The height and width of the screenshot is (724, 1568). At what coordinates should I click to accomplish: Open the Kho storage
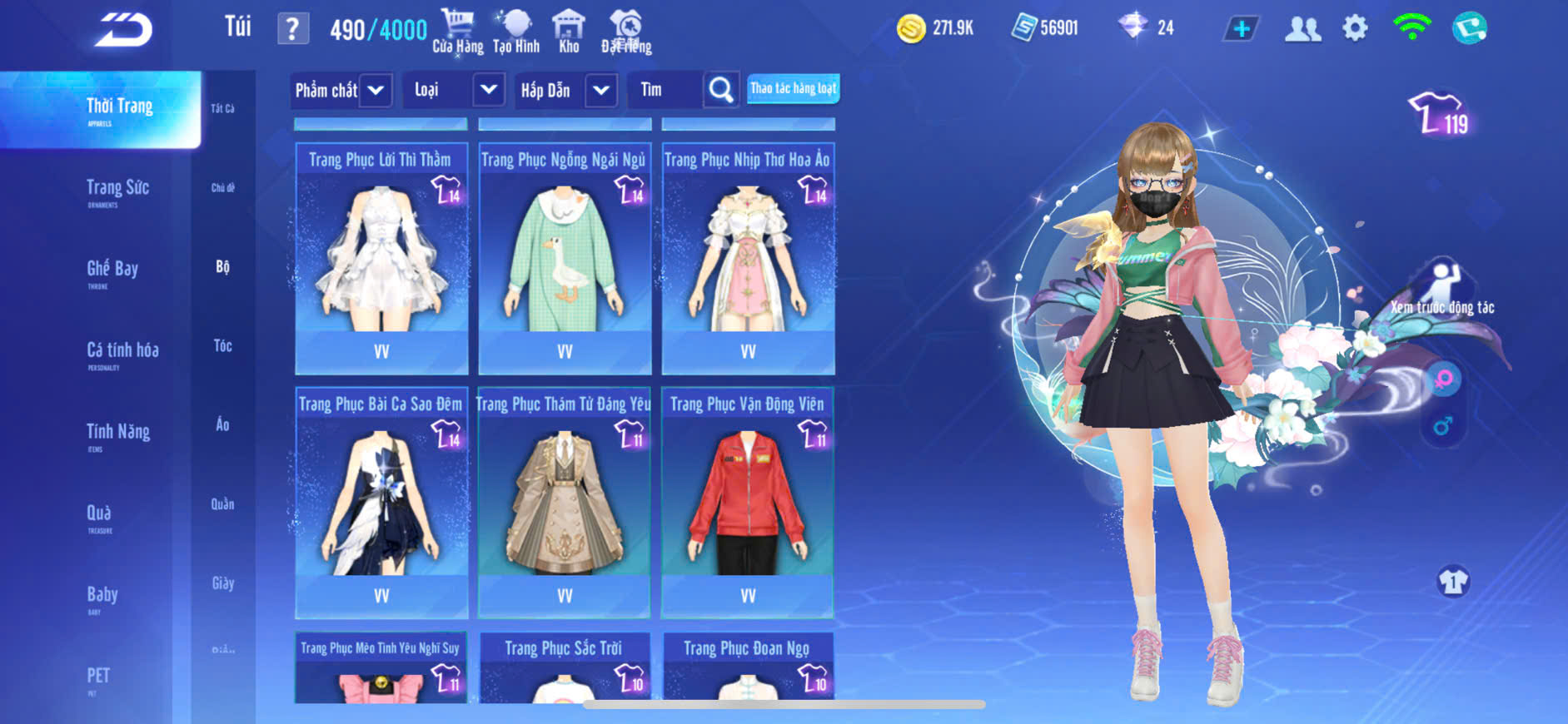tap(569, 32)
